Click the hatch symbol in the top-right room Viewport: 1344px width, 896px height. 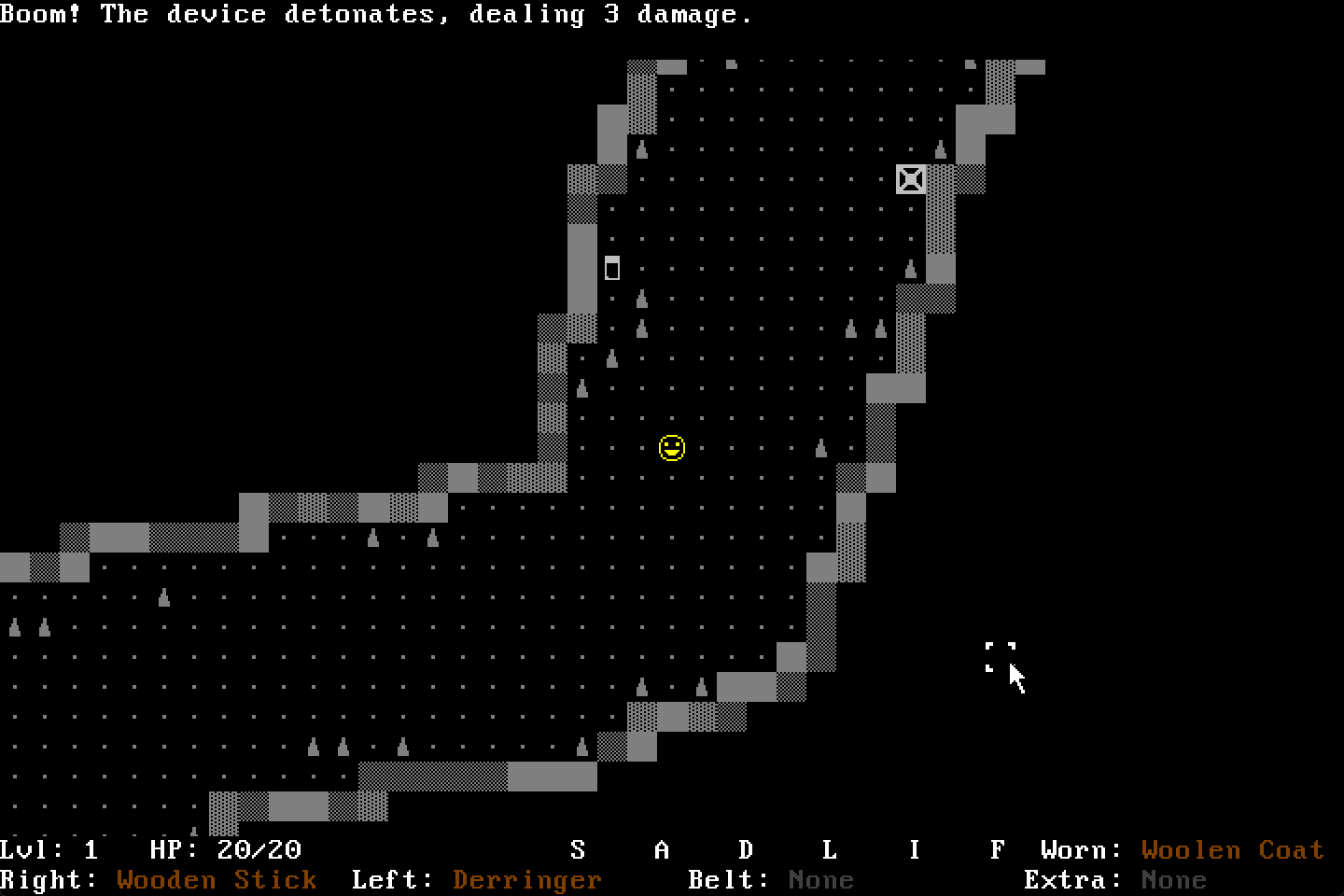point(910,179)
